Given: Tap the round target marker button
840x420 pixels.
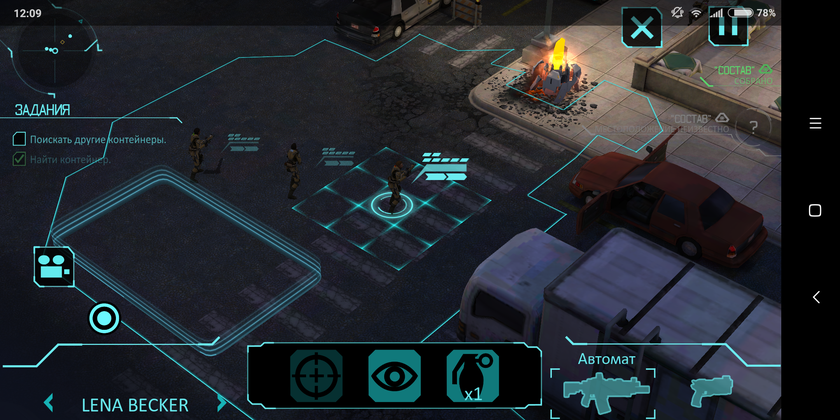Looking at the screenshot, I should [104, 319].
